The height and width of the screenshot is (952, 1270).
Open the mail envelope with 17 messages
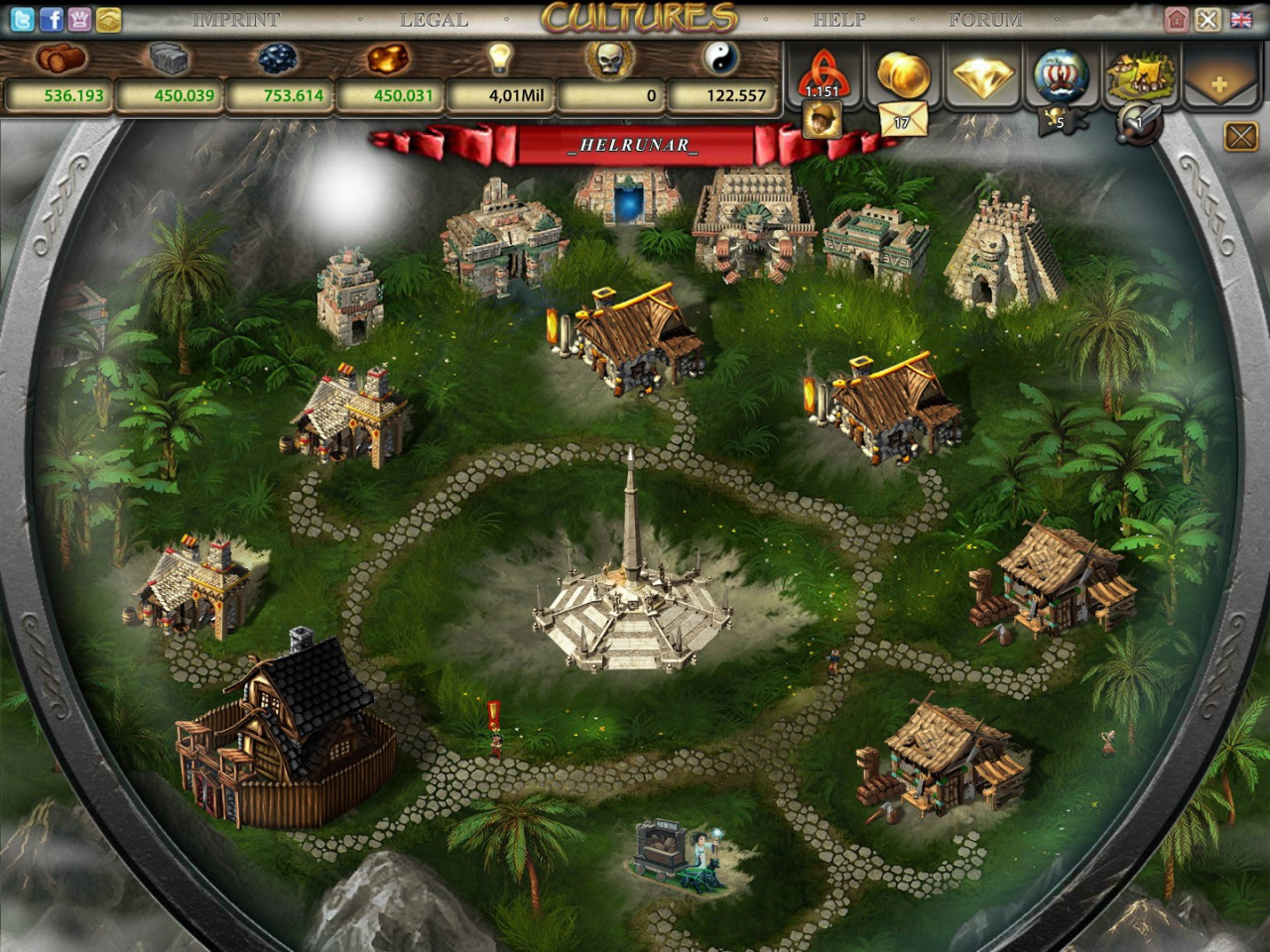tap(902, 121)
